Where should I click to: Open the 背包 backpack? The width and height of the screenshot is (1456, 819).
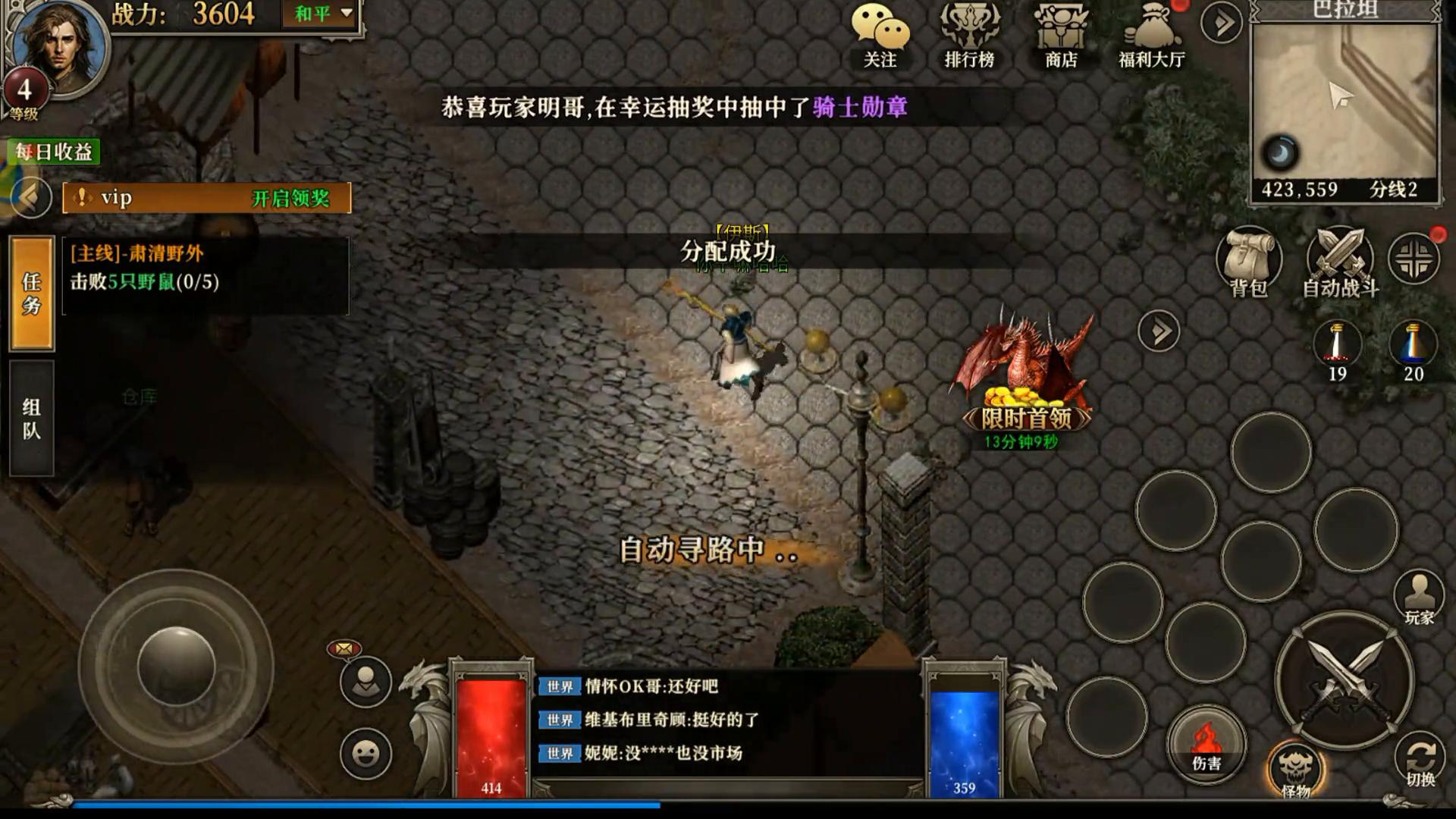1247,262
